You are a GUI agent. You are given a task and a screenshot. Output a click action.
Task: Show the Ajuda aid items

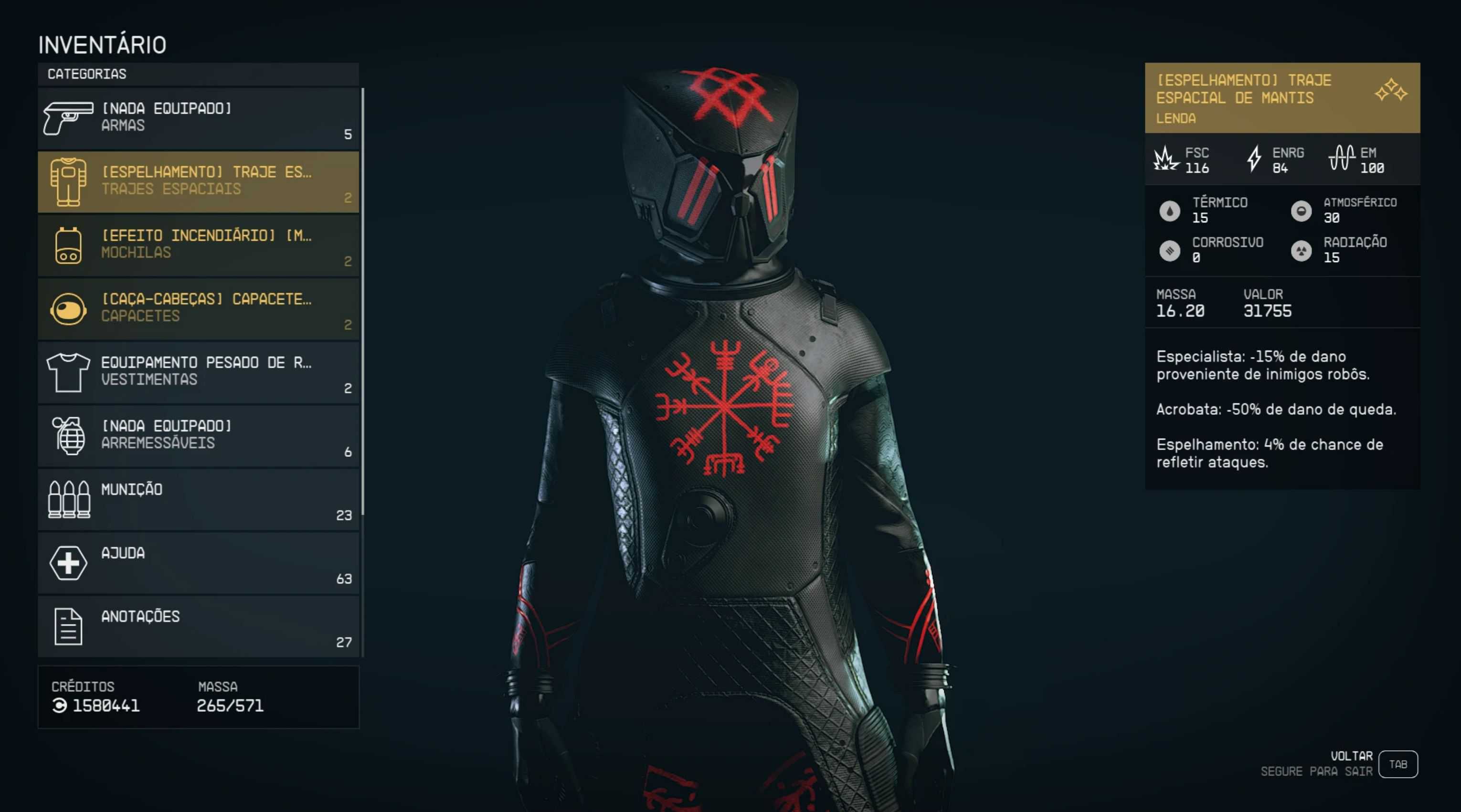pyautogui.click(x=198, y=562)
